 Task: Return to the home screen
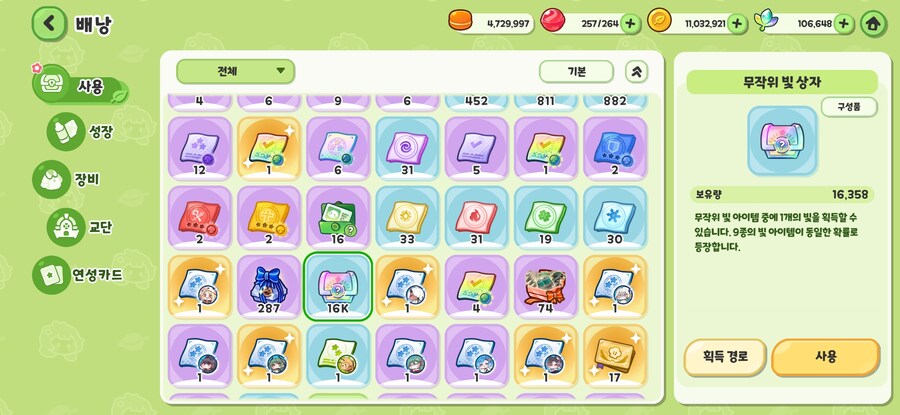point(873,23)
